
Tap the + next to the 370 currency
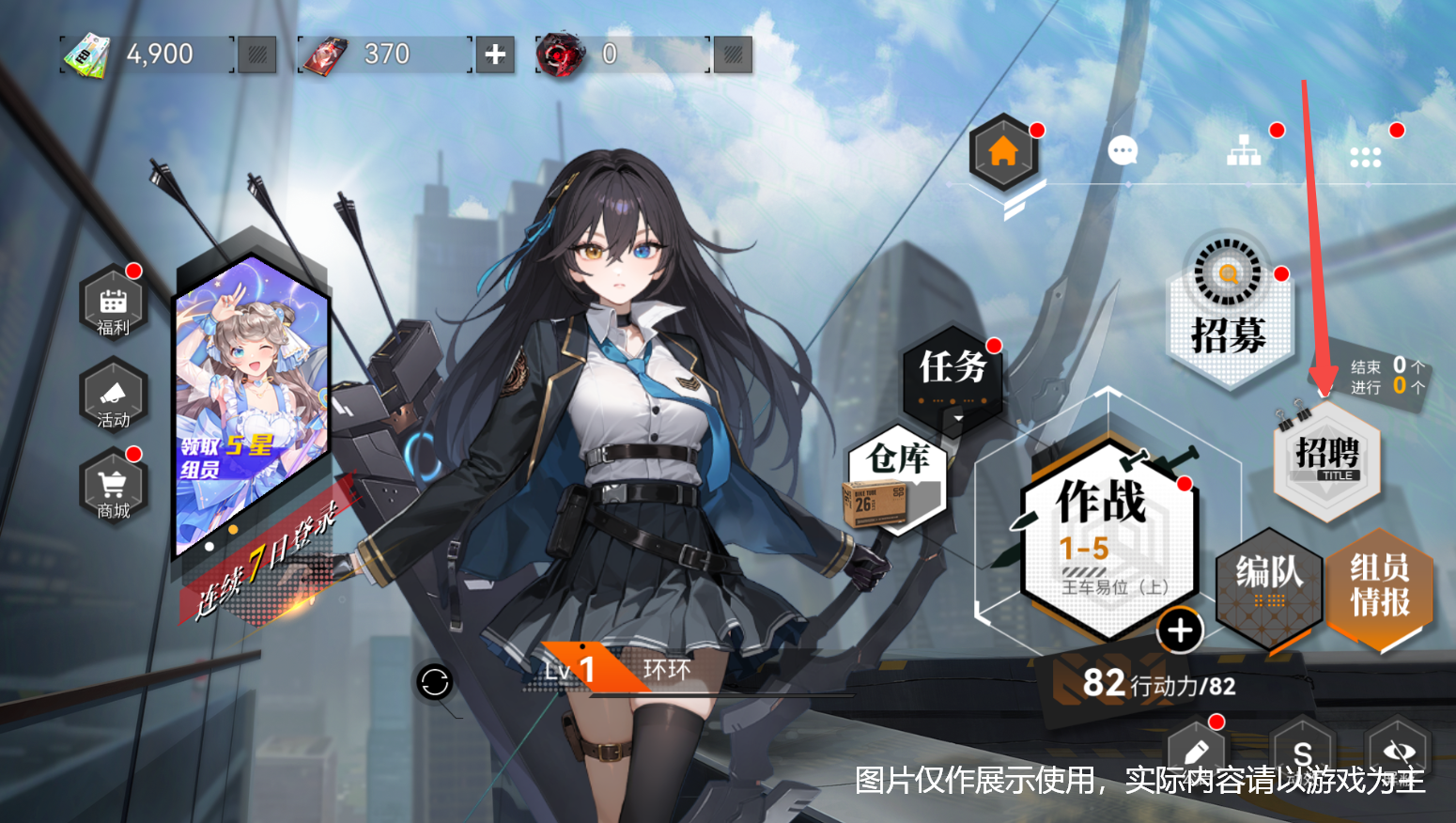495,54
